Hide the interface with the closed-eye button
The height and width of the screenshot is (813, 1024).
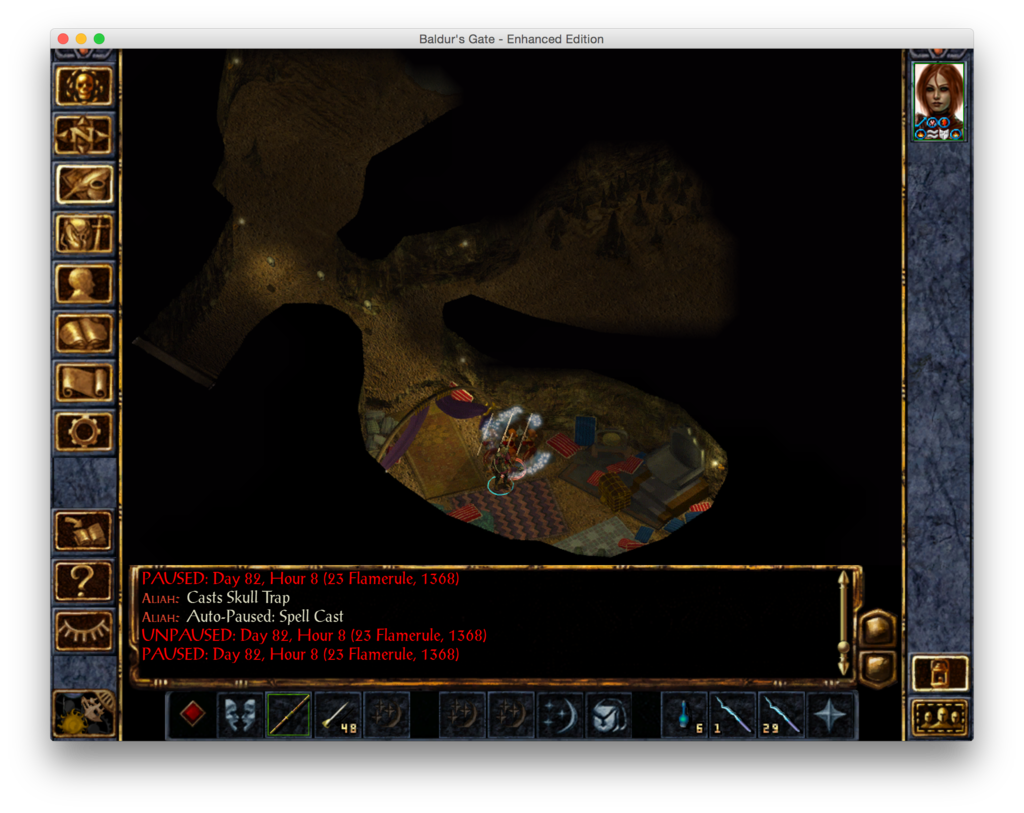84,629
